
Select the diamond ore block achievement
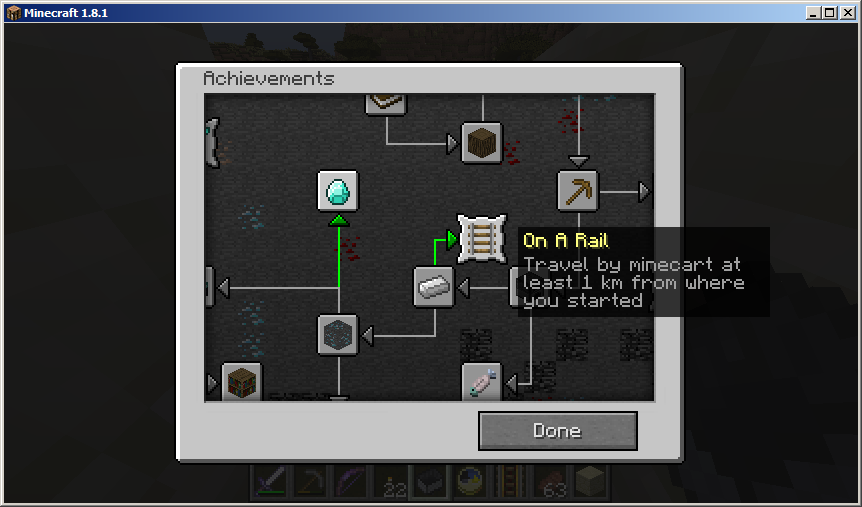click(x=338, y=335)
